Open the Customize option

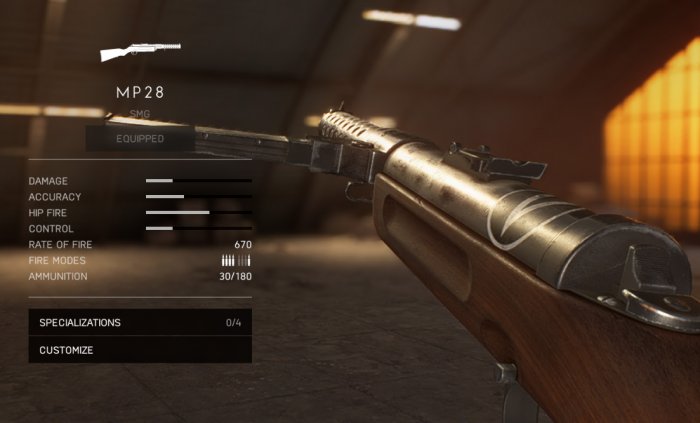pos(140,350)
